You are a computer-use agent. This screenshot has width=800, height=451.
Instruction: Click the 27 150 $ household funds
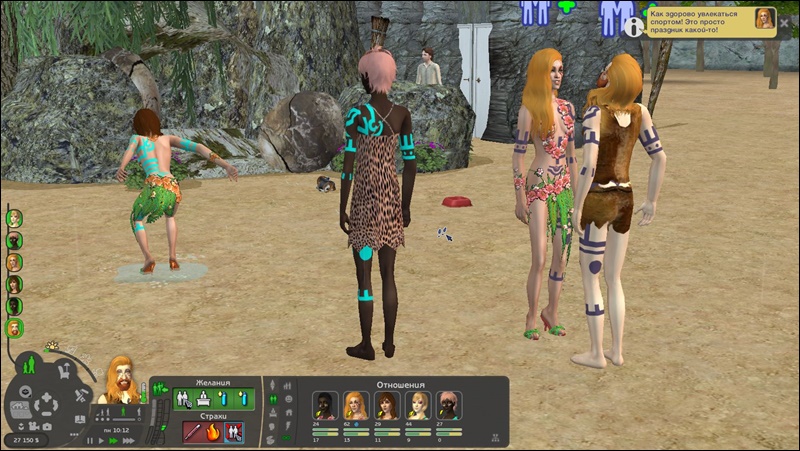point(25,440)
